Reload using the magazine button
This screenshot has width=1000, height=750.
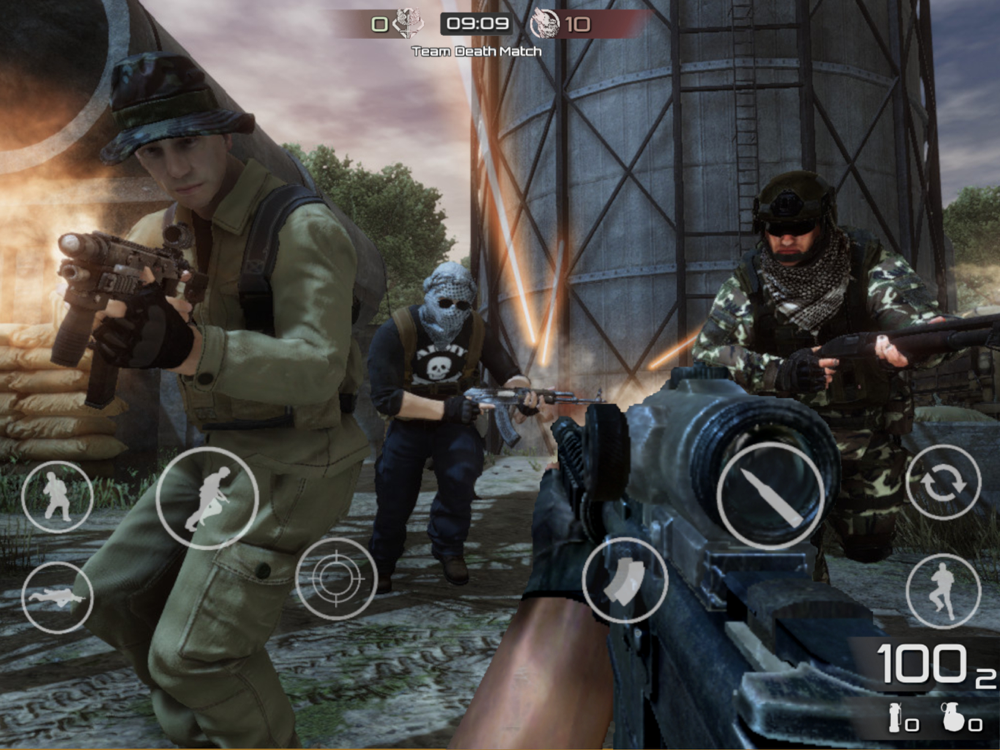625,580
